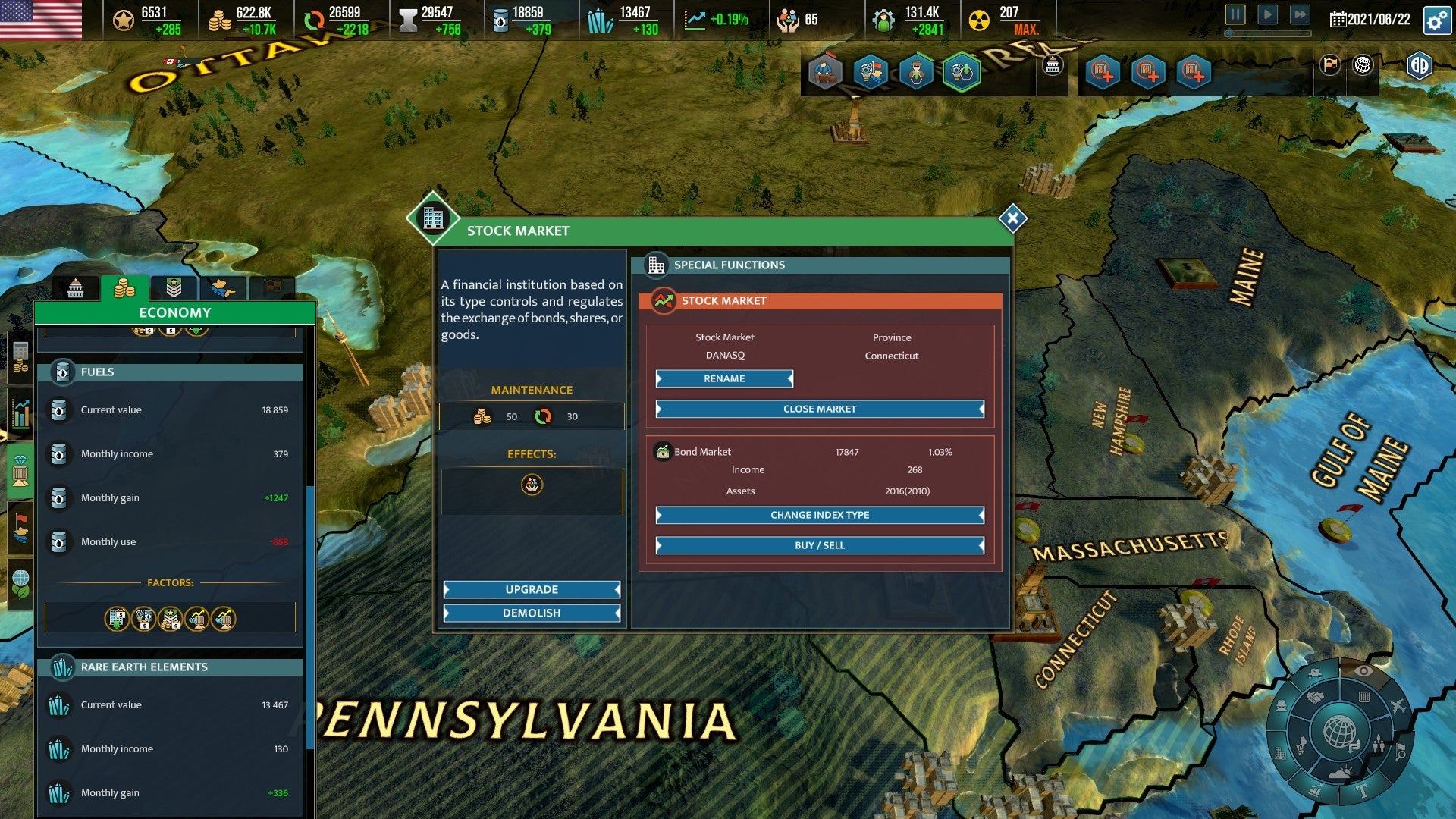
Task: Open the Change Index Type selector
Action: [x=819, y=515]
